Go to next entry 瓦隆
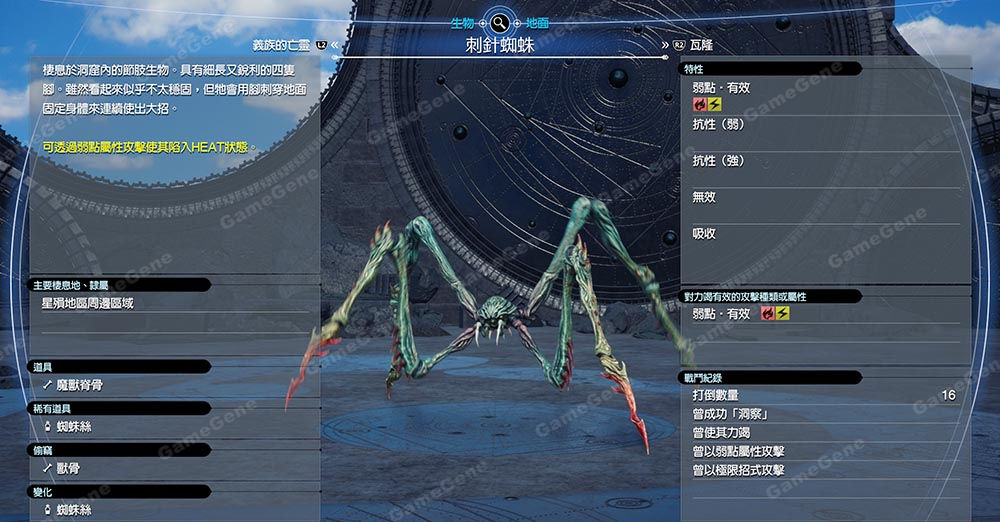This screenshot has width=1000, height=522. (x=700, y=45)
